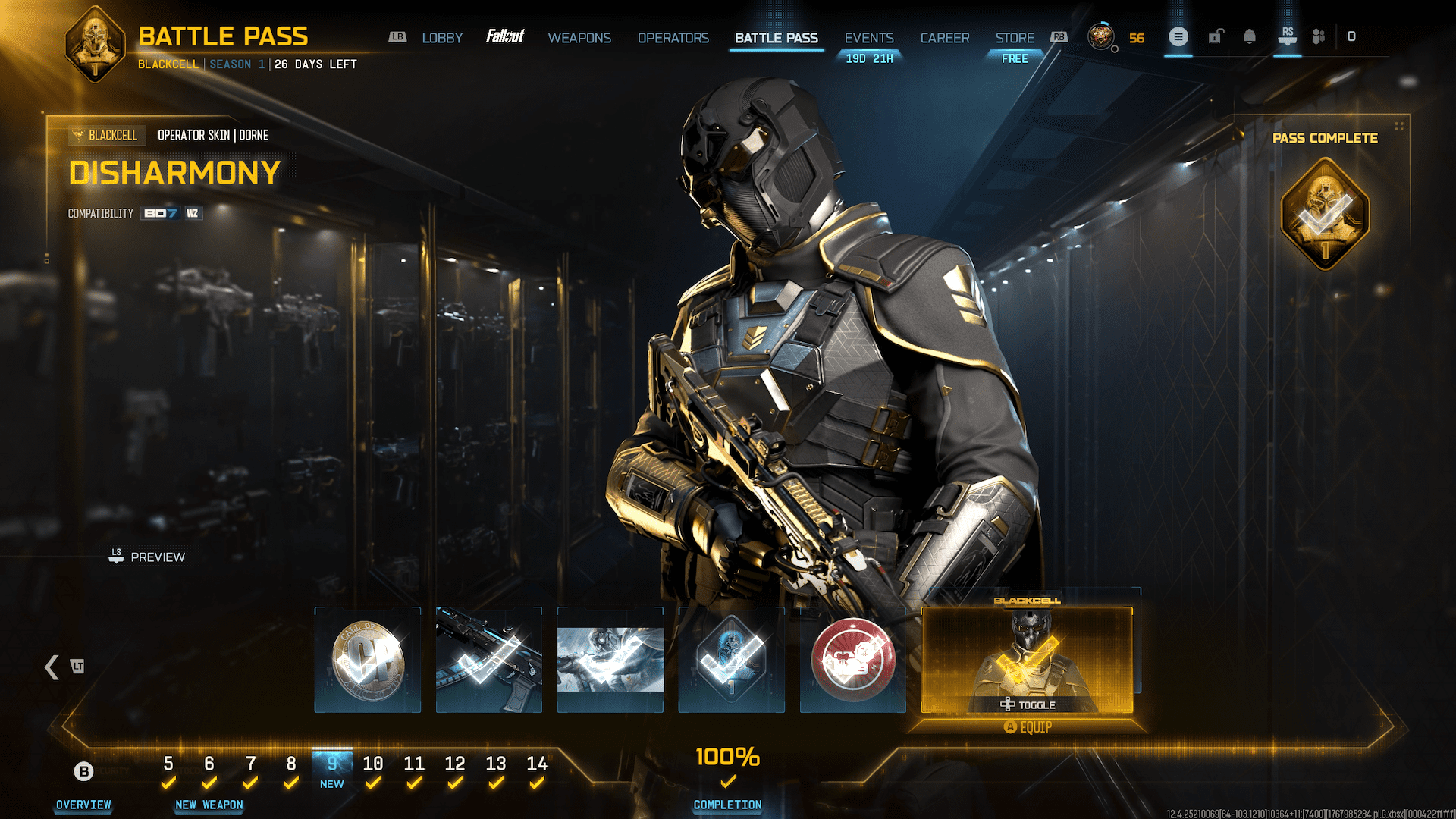Click the 100% completion progress indicator
The width and height of the screenshot is (1456, 819).
[727, 757]
